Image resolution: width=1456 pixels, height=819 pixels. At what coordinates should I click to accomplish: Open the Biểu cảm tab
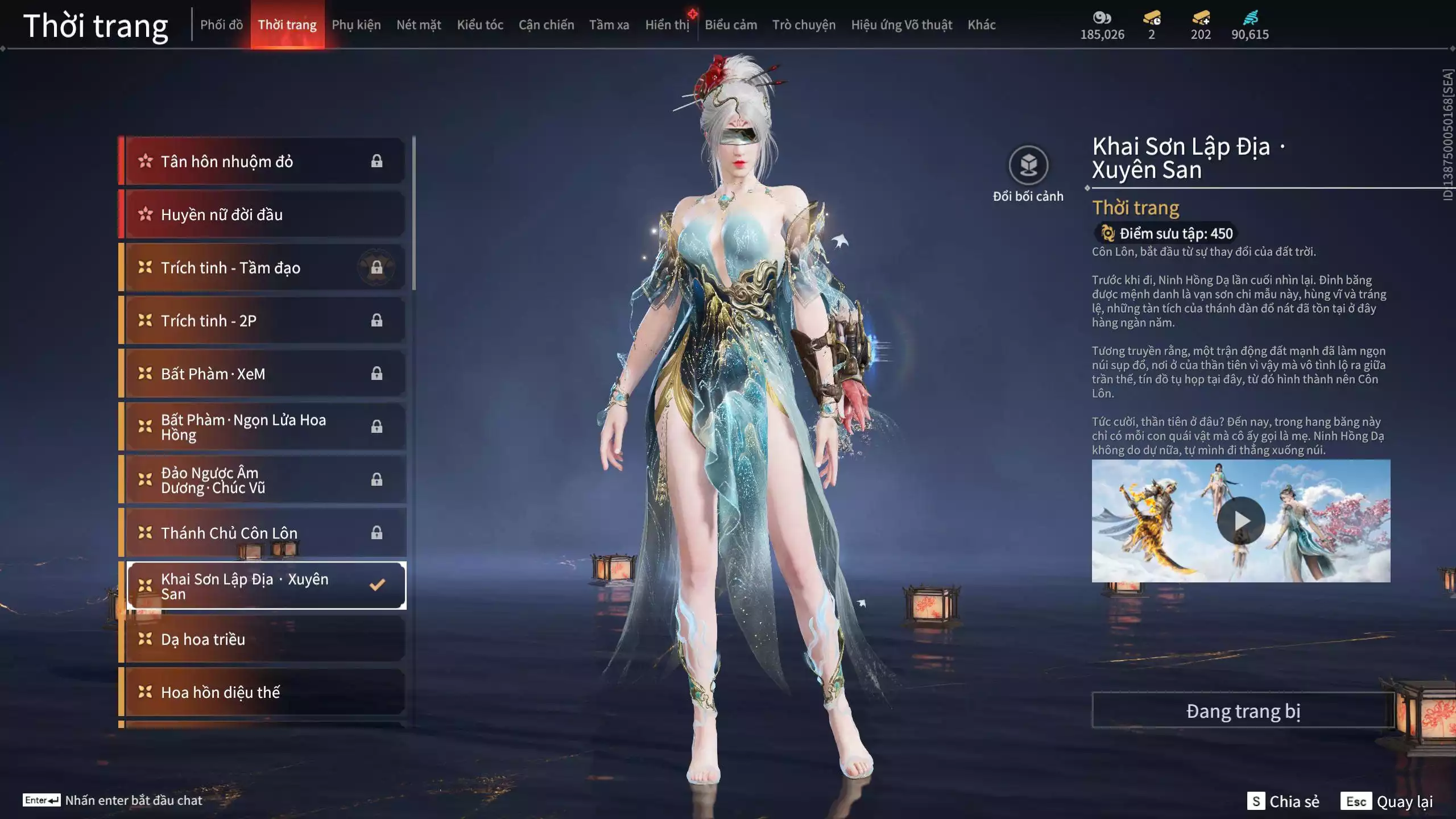731,25
